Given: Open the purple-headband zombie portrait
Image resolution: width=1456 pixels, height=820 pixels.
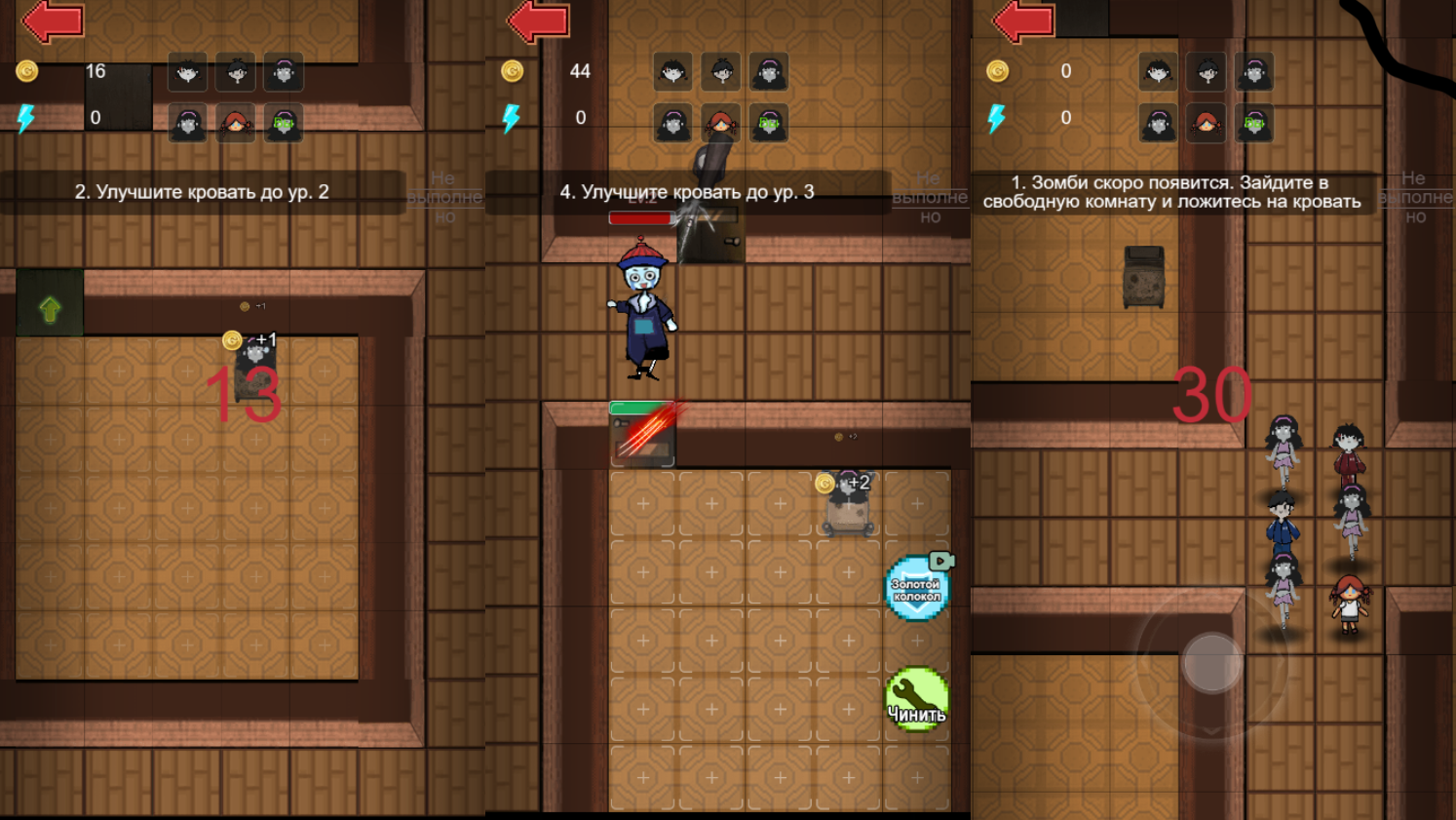Looking at the screenshot, I should (x=284, y=72).
